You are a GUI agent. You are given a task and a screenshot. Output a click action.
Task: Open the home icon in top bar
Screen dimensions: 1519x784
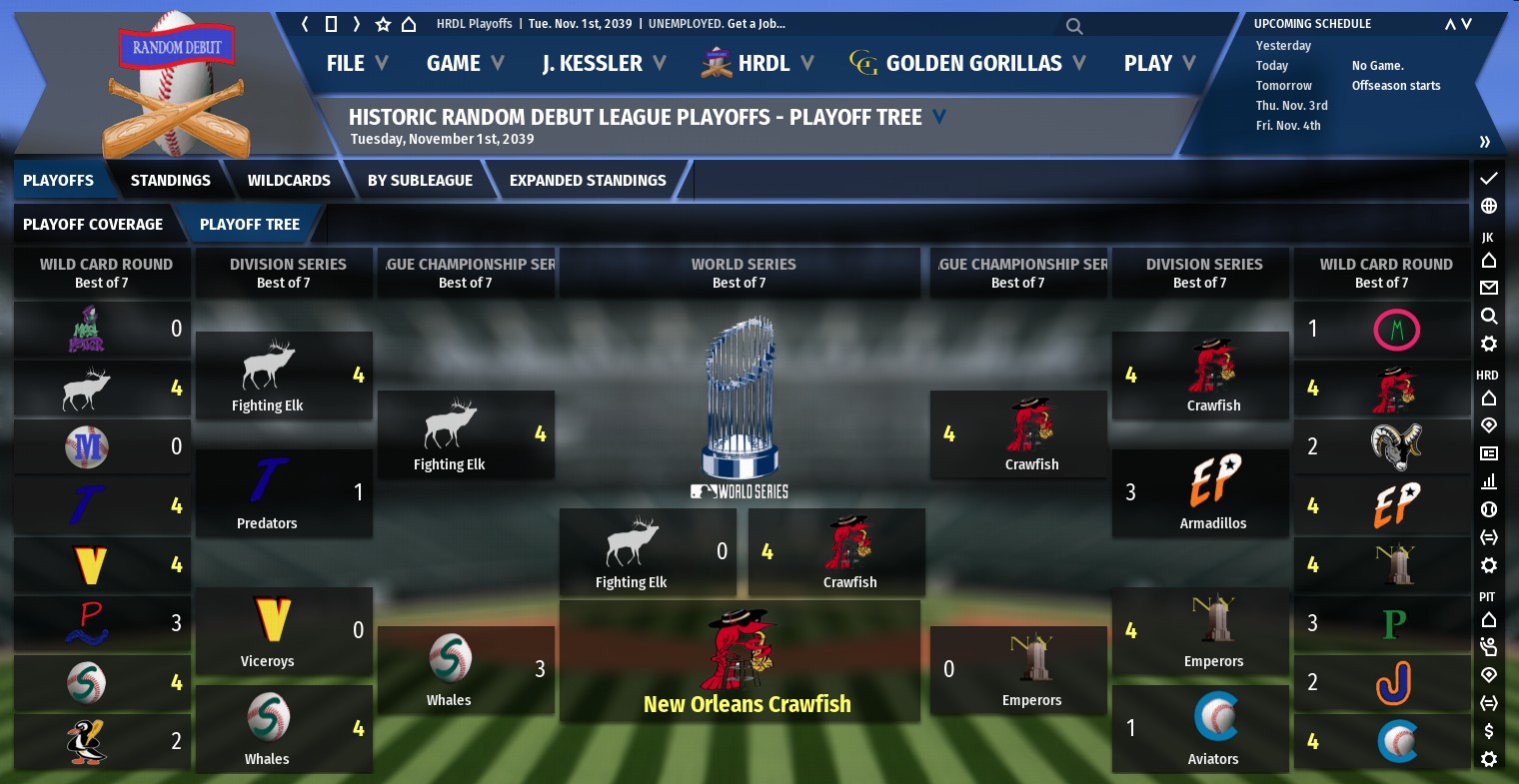tap(409, 24)
